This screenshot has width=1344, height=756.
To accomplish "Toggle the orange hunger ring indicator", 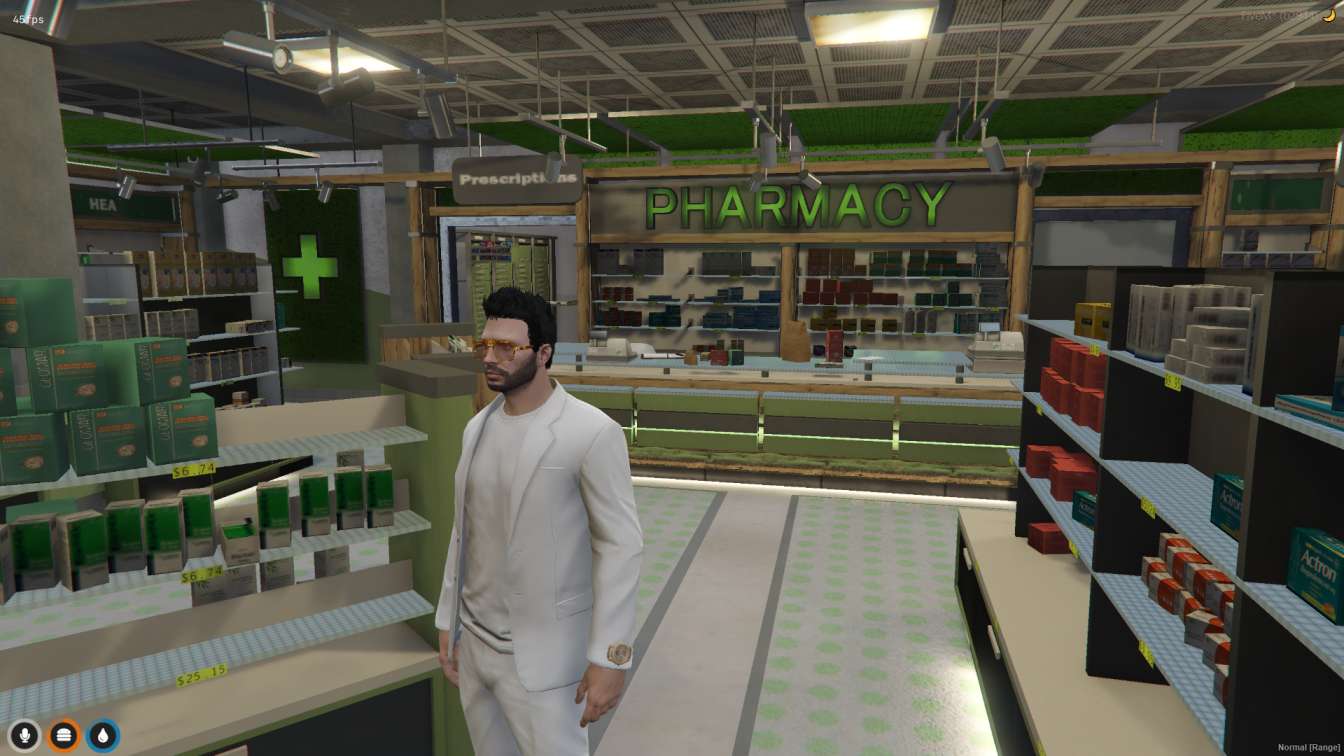I will [x=63, y=733].
